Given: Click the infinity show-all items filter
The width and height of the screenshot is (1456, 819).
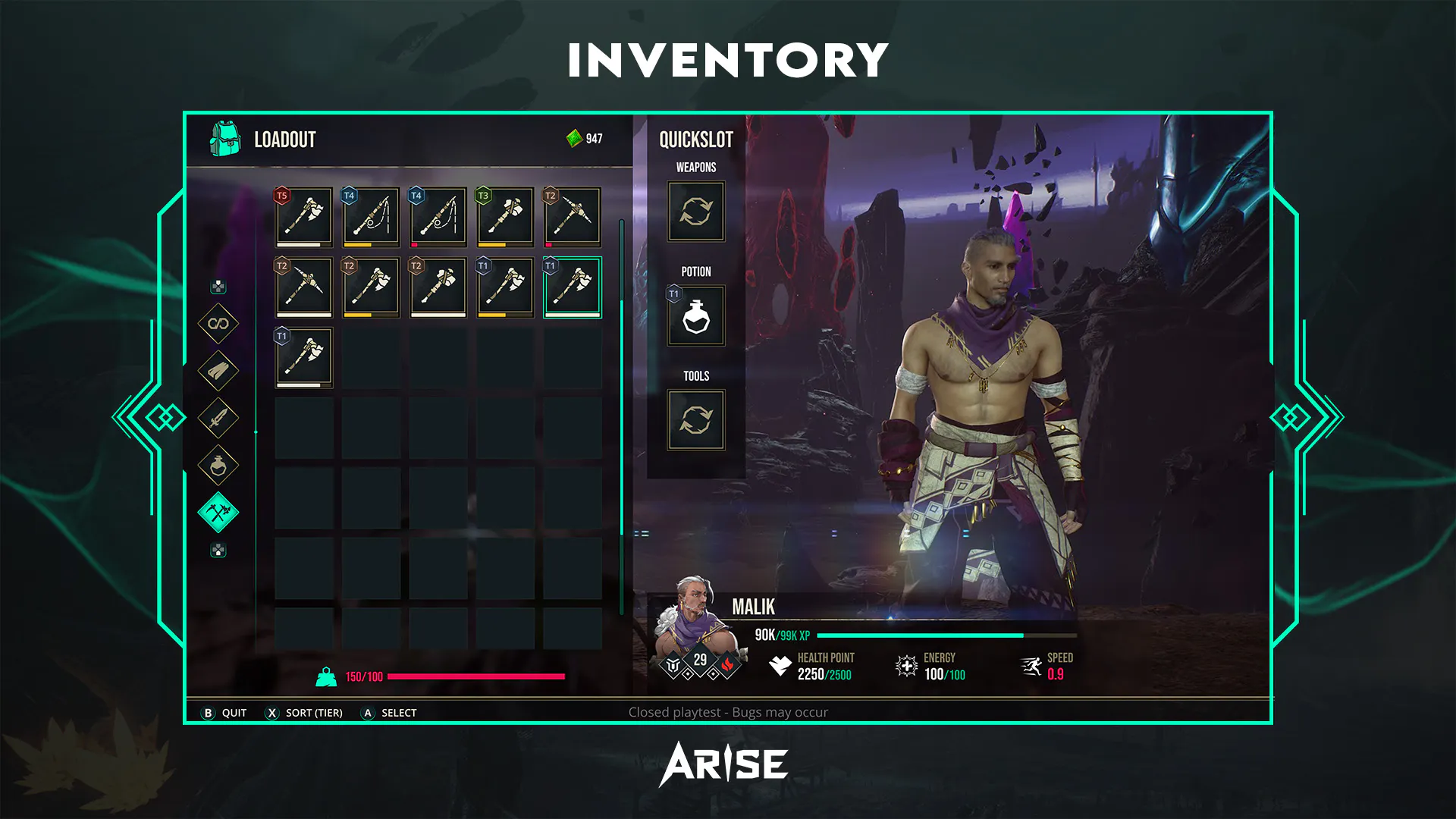Looking at the screenshot, I should click(218, 325).
